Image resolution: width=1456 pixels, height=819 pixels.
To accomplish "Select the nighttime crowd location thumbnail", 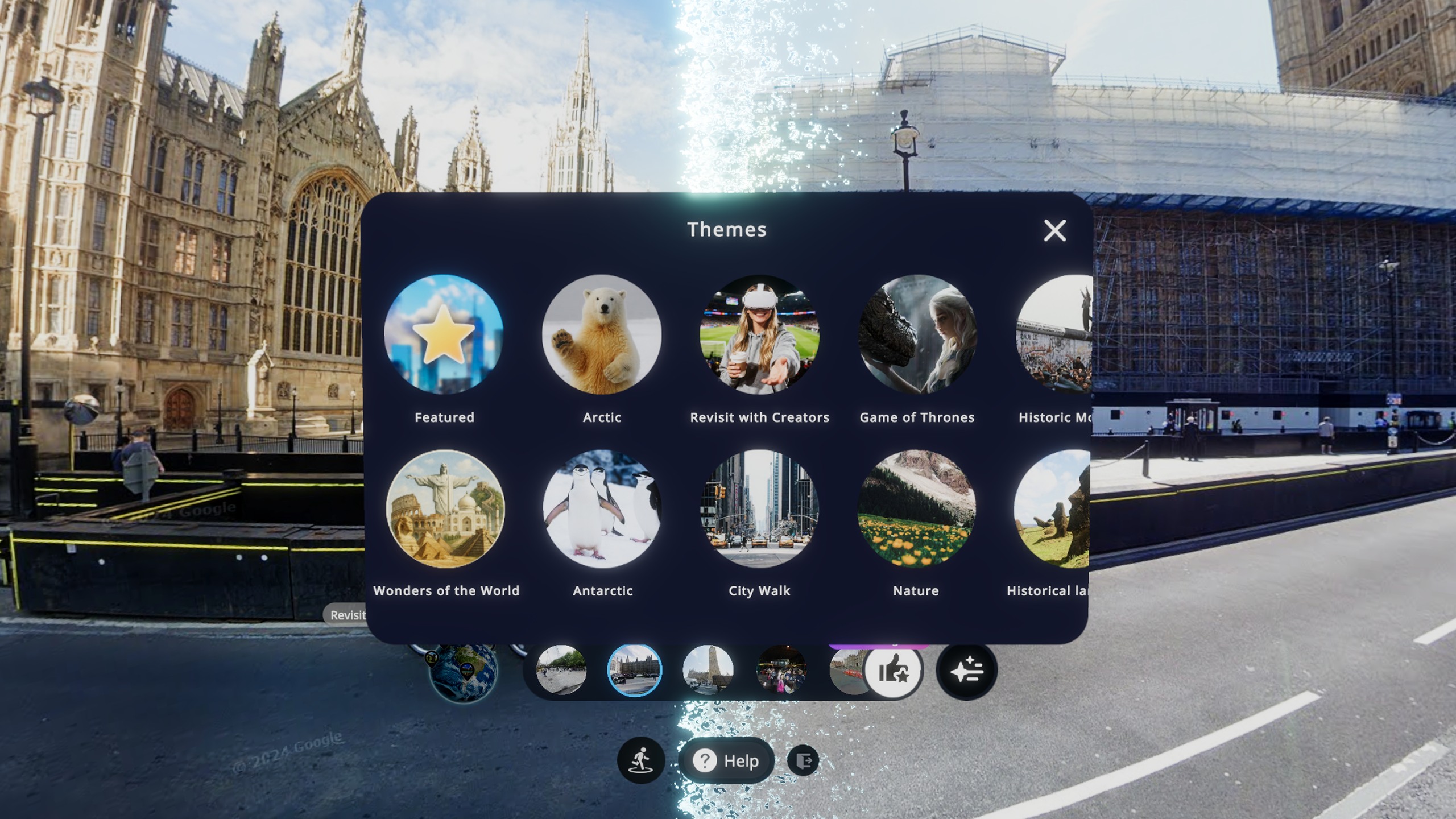I will coord(781,670).
